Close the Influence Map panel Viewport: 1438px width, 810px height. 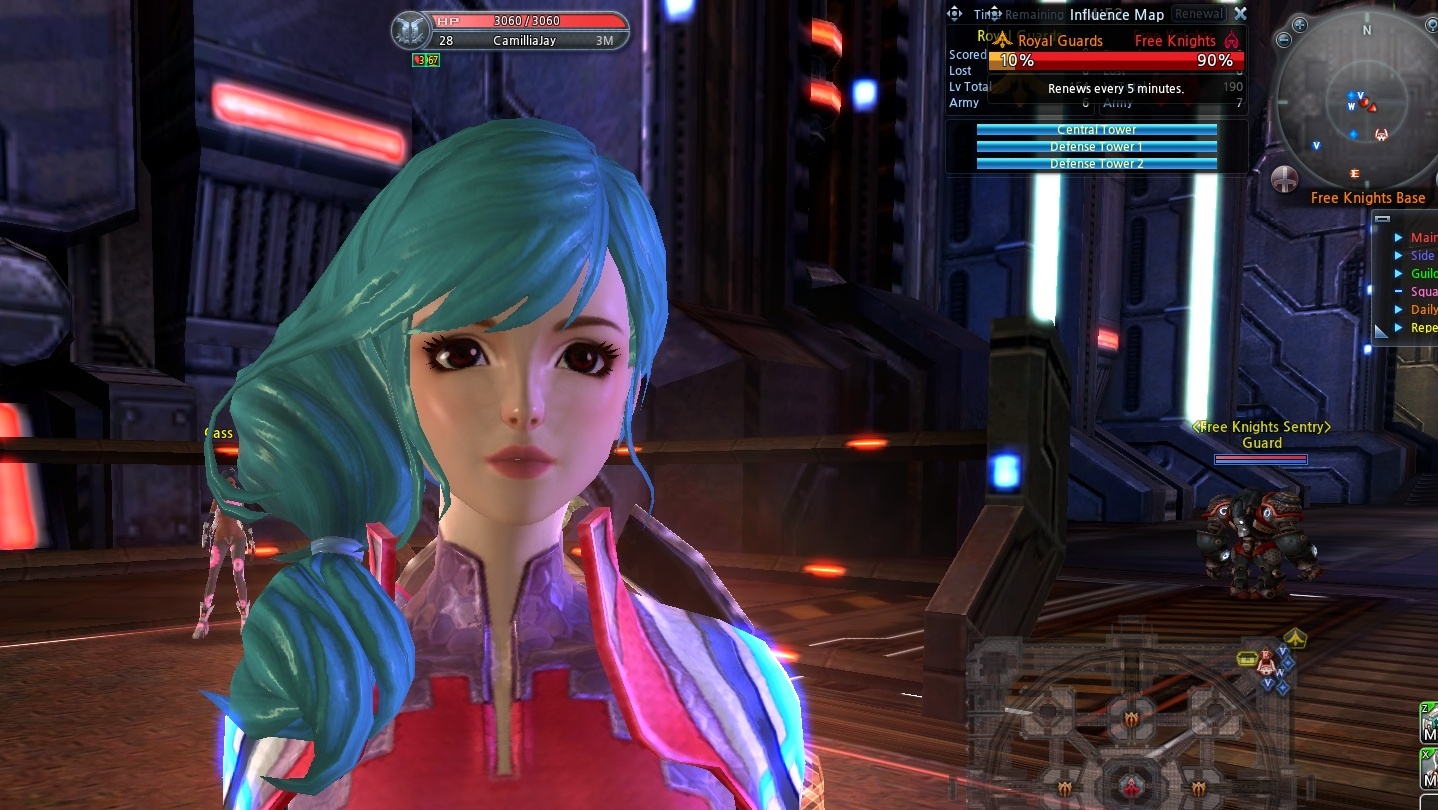tap(1240, 14)
